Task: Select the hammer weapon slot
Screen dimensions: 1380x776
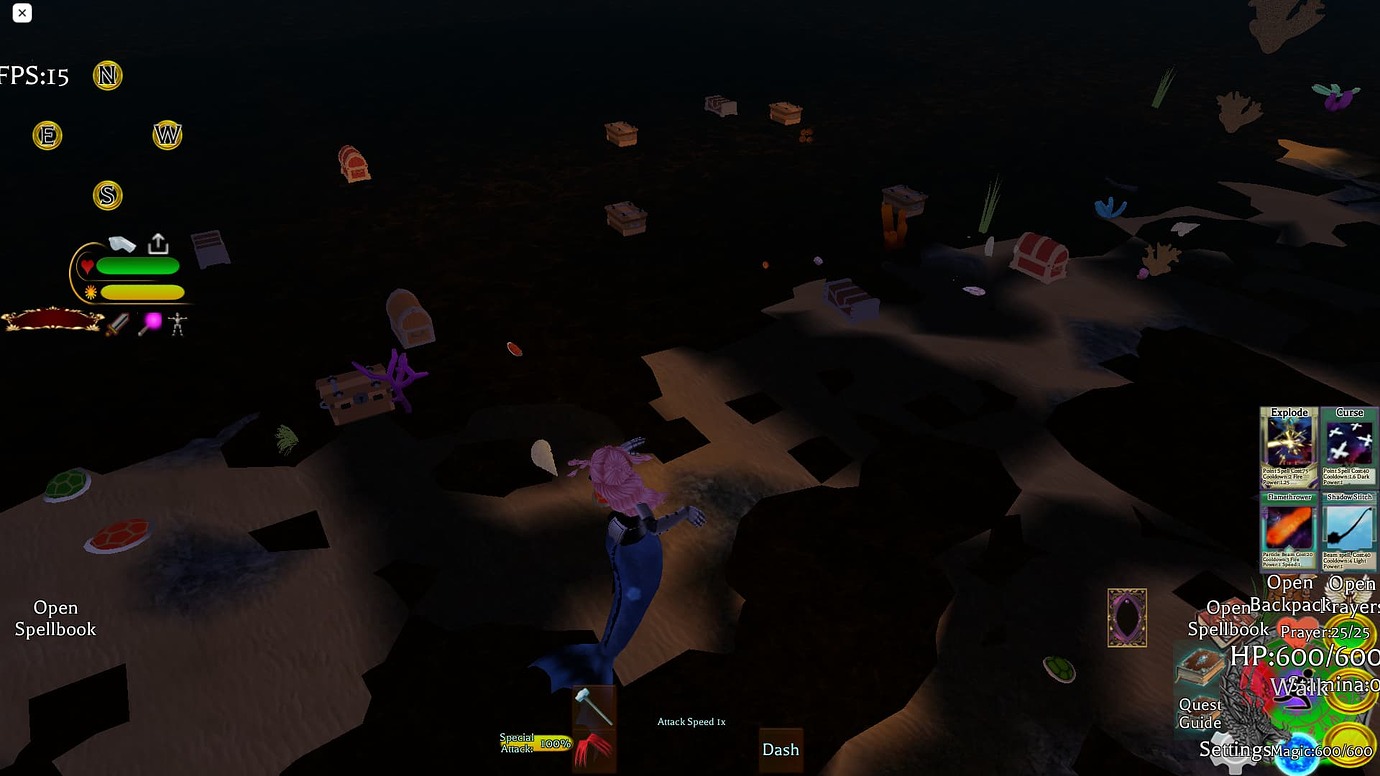Action: [x=593, y=707]
